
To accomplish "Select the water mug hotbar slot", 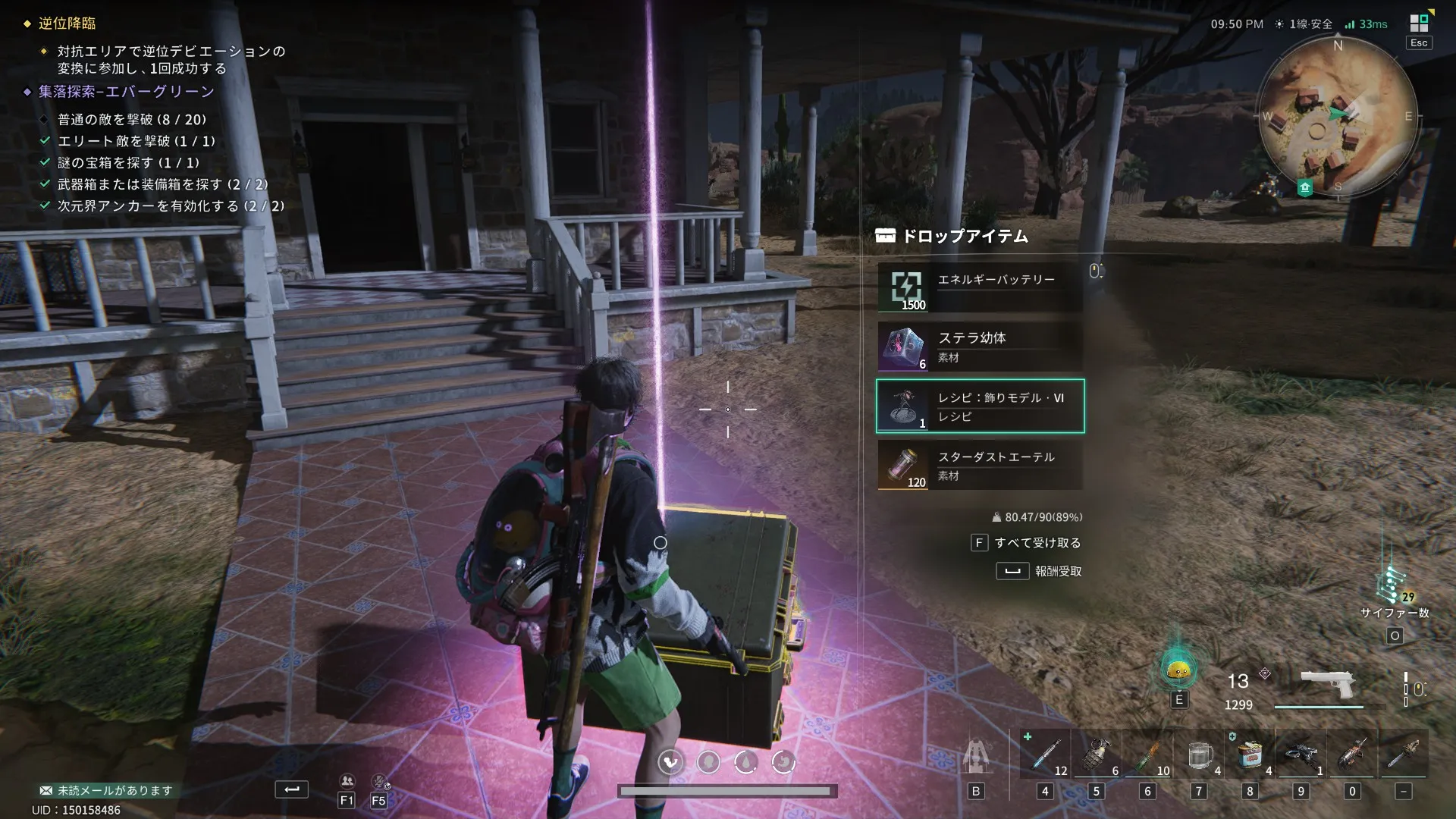I will (x=1199, y=755).
